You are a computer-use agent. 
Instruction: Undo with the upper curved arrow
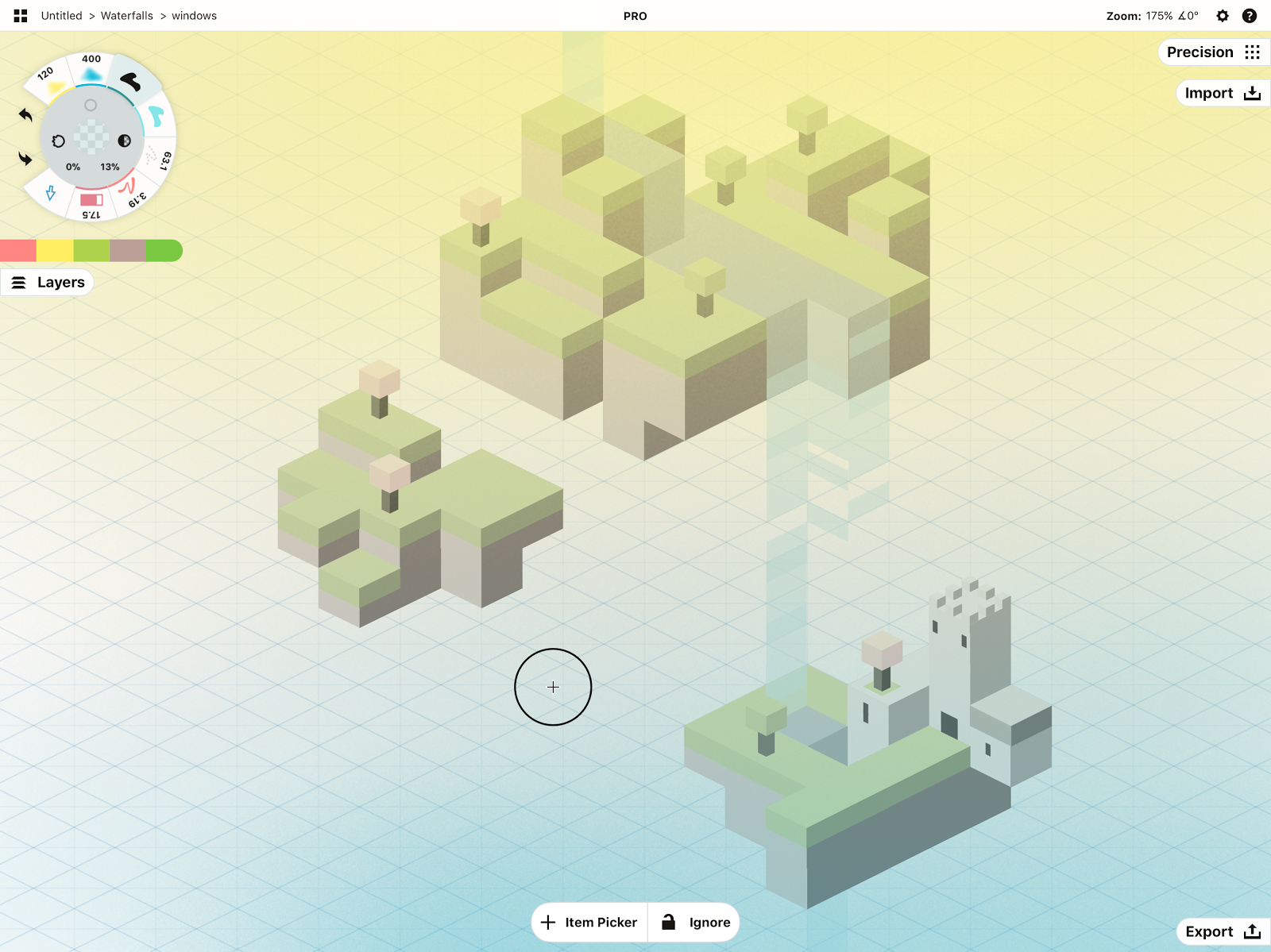(x=25, y=115)
